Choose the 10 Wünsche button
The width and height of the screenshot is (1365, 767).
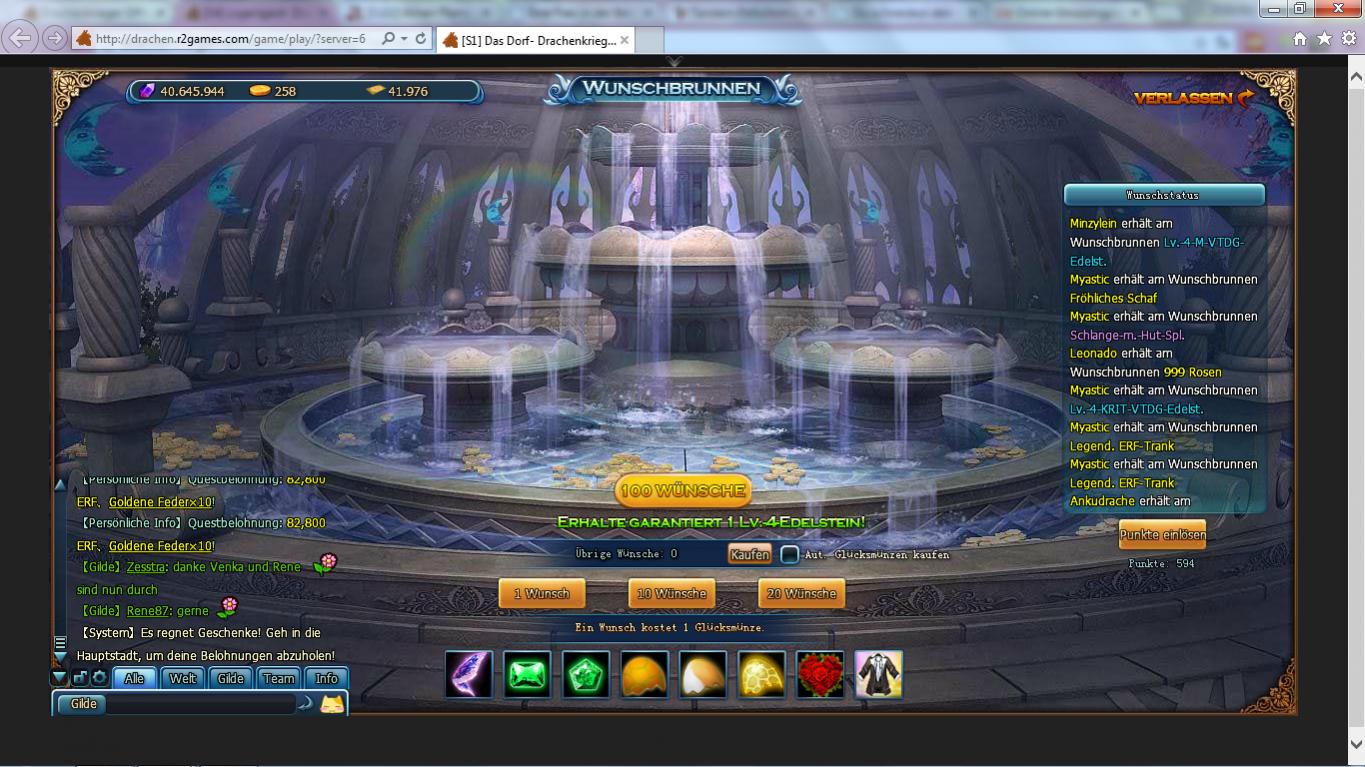coord(671,593)
